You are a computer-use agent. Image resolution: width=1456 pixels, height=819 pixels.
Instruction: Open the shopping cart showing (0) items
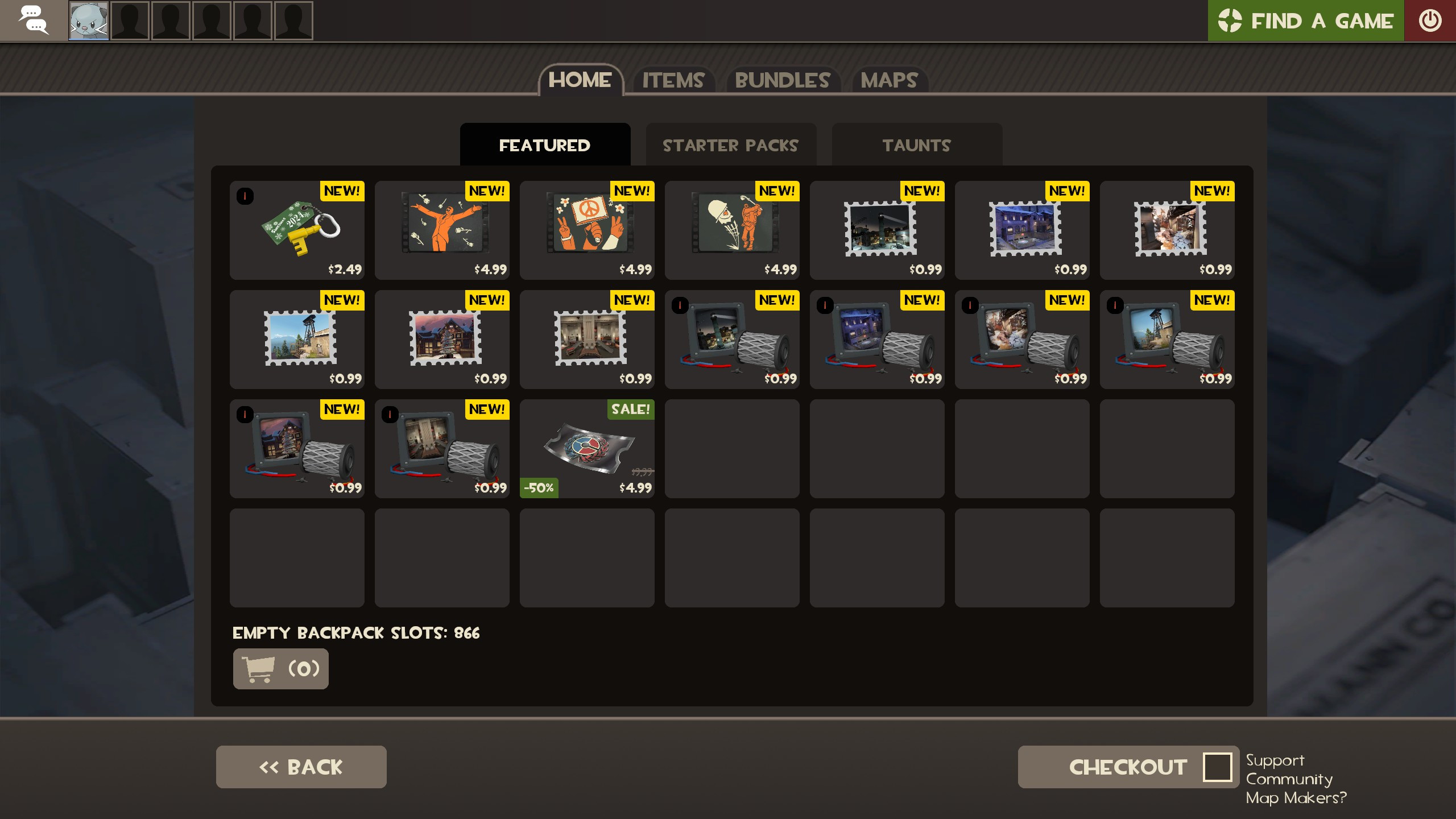(x=280, y=668)
